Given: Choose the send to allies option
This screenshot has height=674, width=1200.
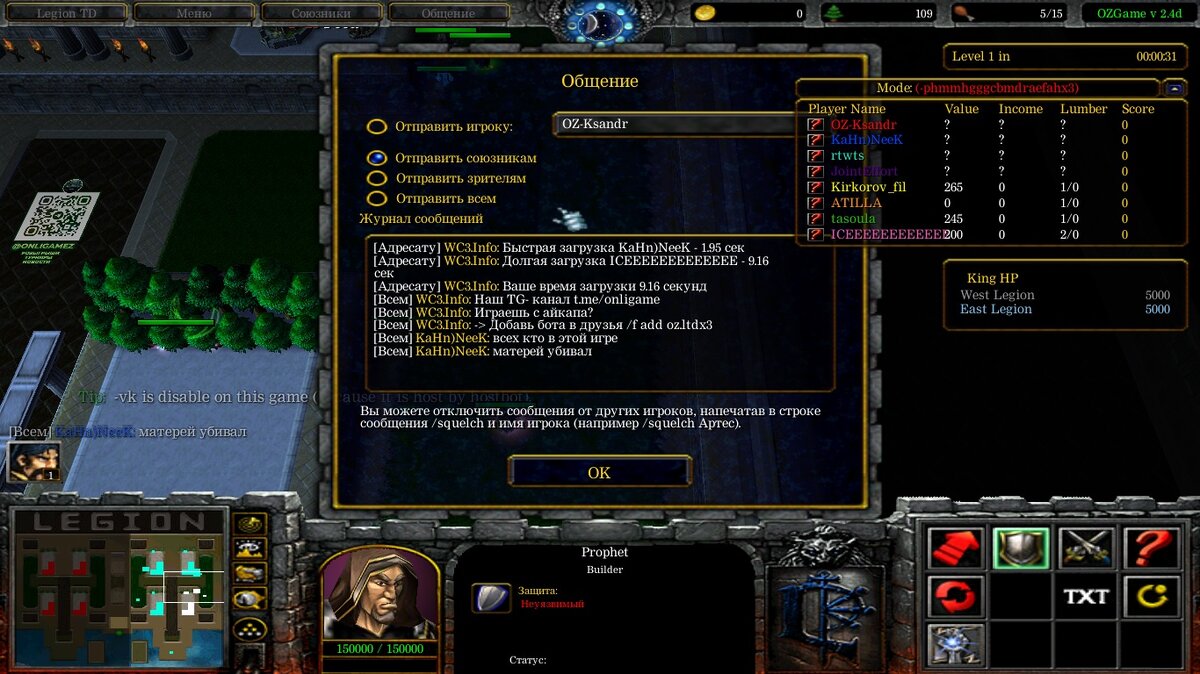Looking at the screenshot, I should pos(377,158).
